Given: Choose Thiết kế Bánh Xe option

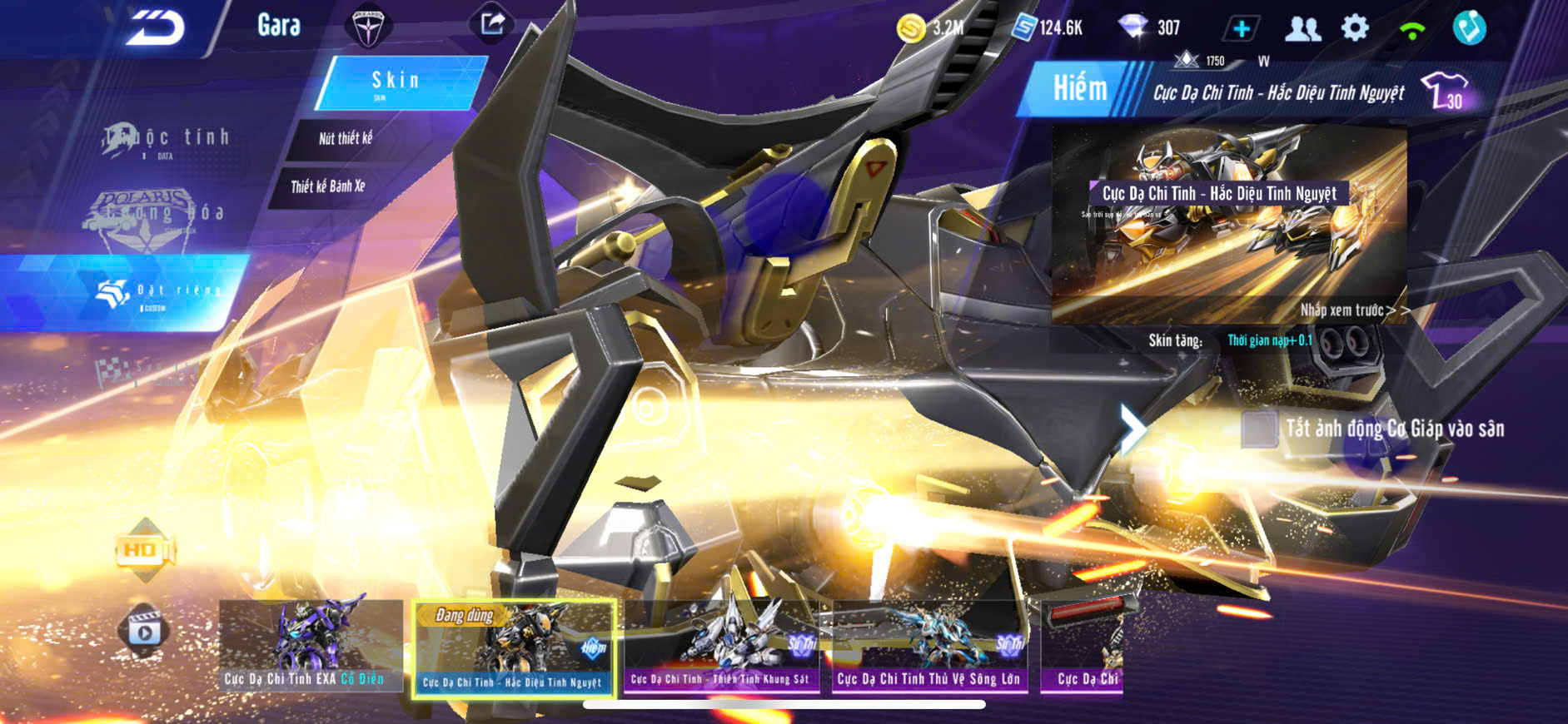Looking at the screenshot, I should click(328, 186).
